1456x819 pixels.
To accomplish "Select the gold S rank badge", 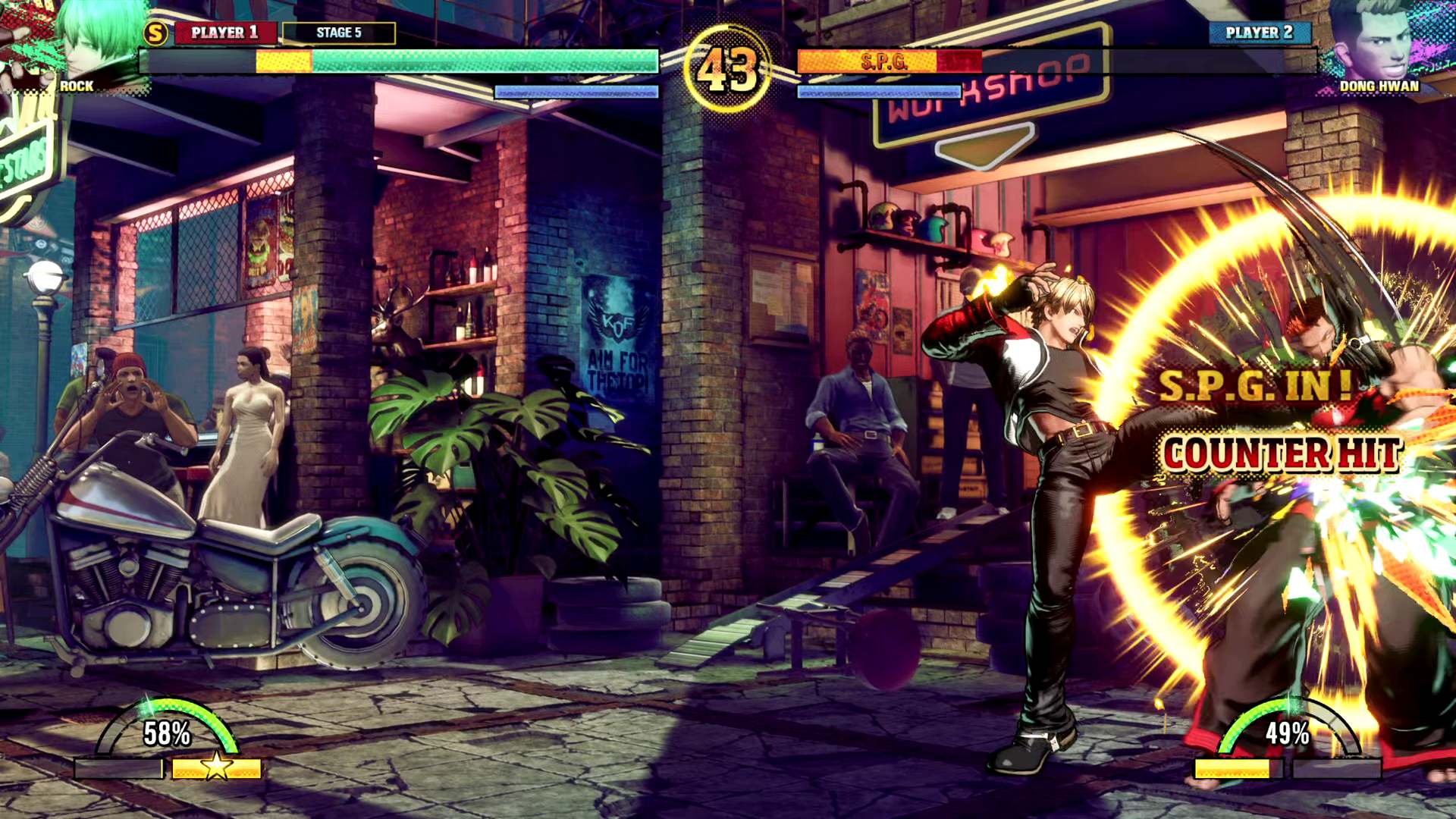I will (x=155, y=33).
